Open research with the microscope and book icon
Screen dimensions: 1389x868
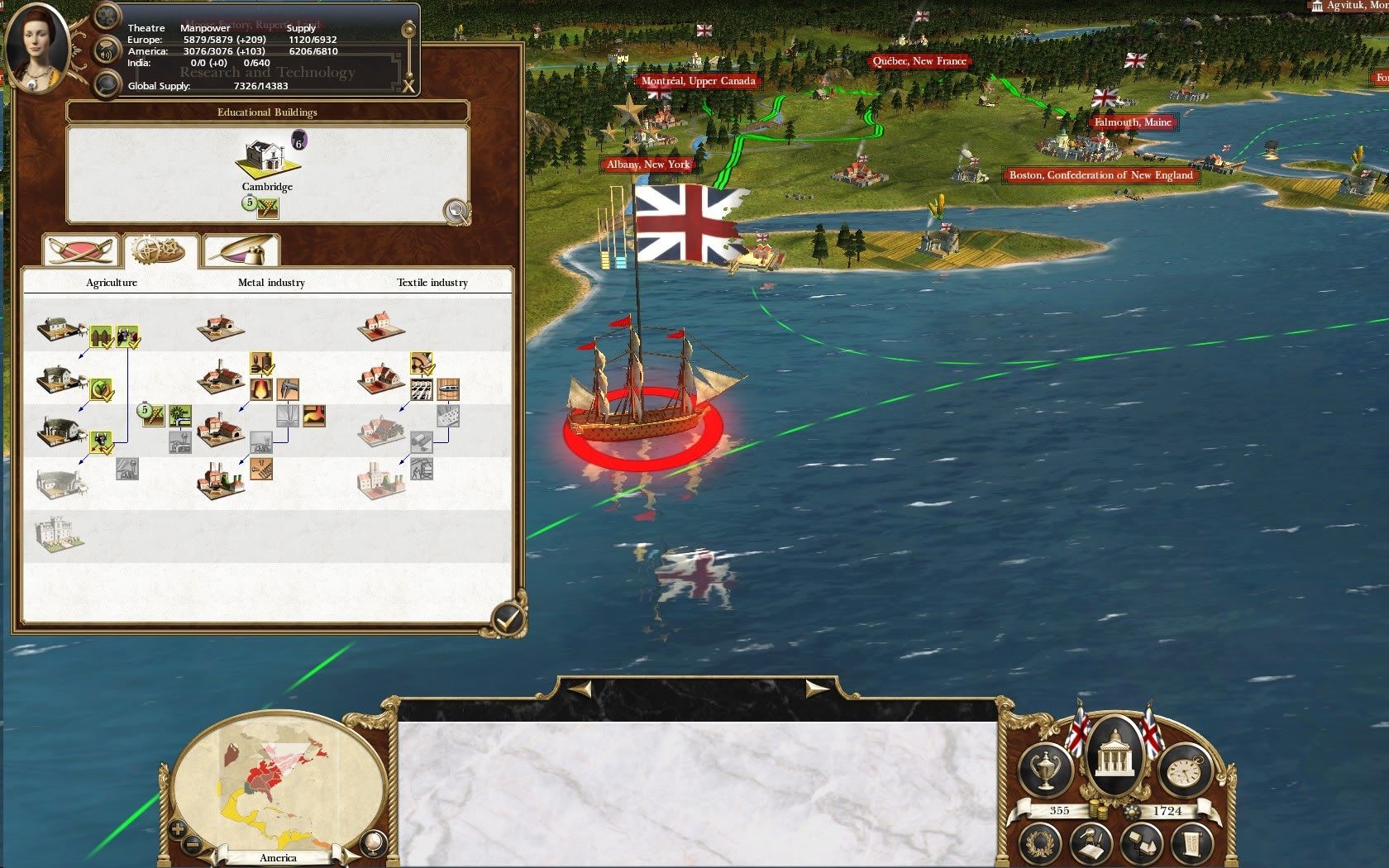1091,845
